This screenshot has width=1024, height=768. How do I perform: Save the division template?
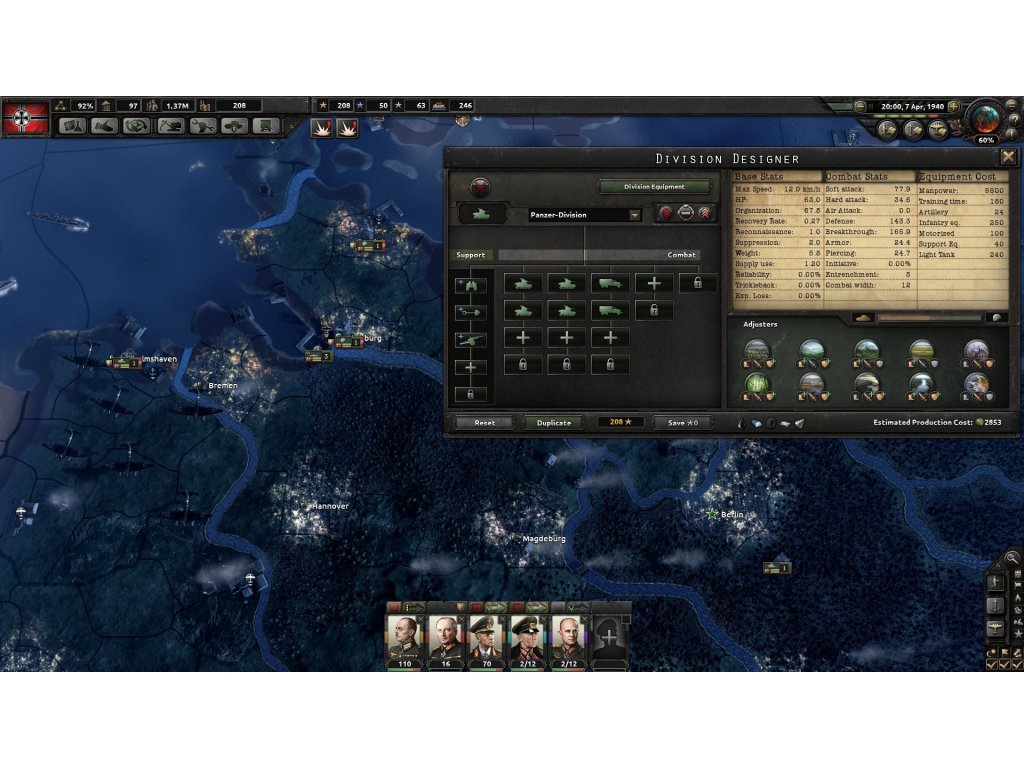tap(683, 423)
